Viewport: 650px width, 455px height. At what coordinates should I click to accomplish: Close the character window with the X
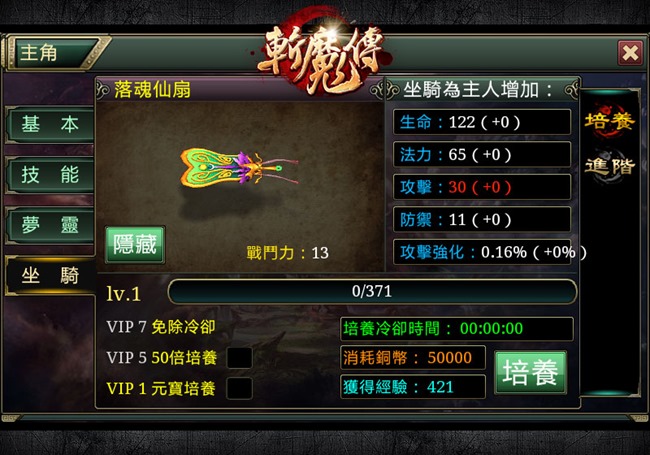630,52
